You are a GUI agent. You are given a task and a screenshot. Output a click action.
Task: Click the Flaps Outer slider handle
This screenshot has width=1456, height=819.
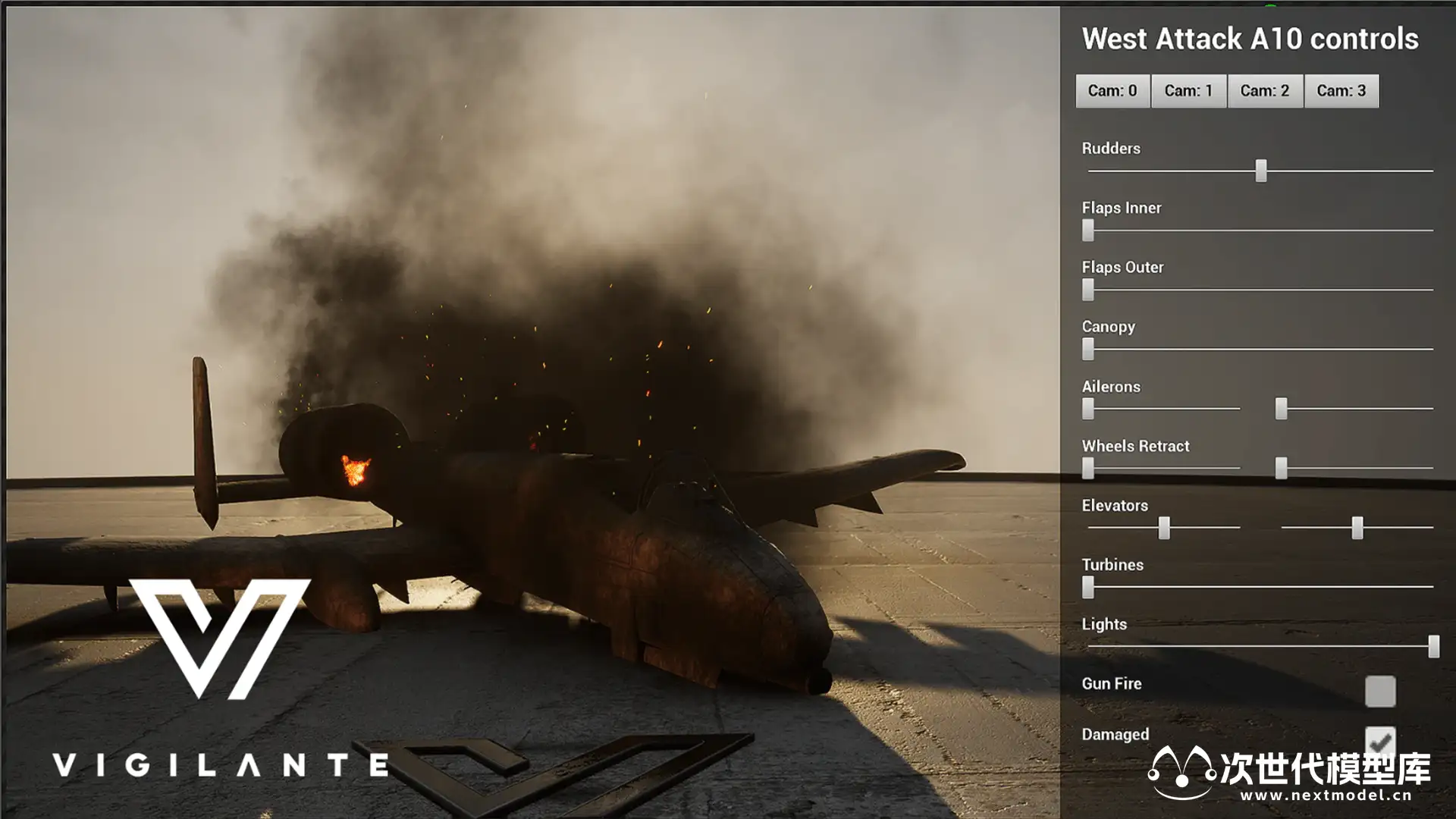click(1088, 290)
